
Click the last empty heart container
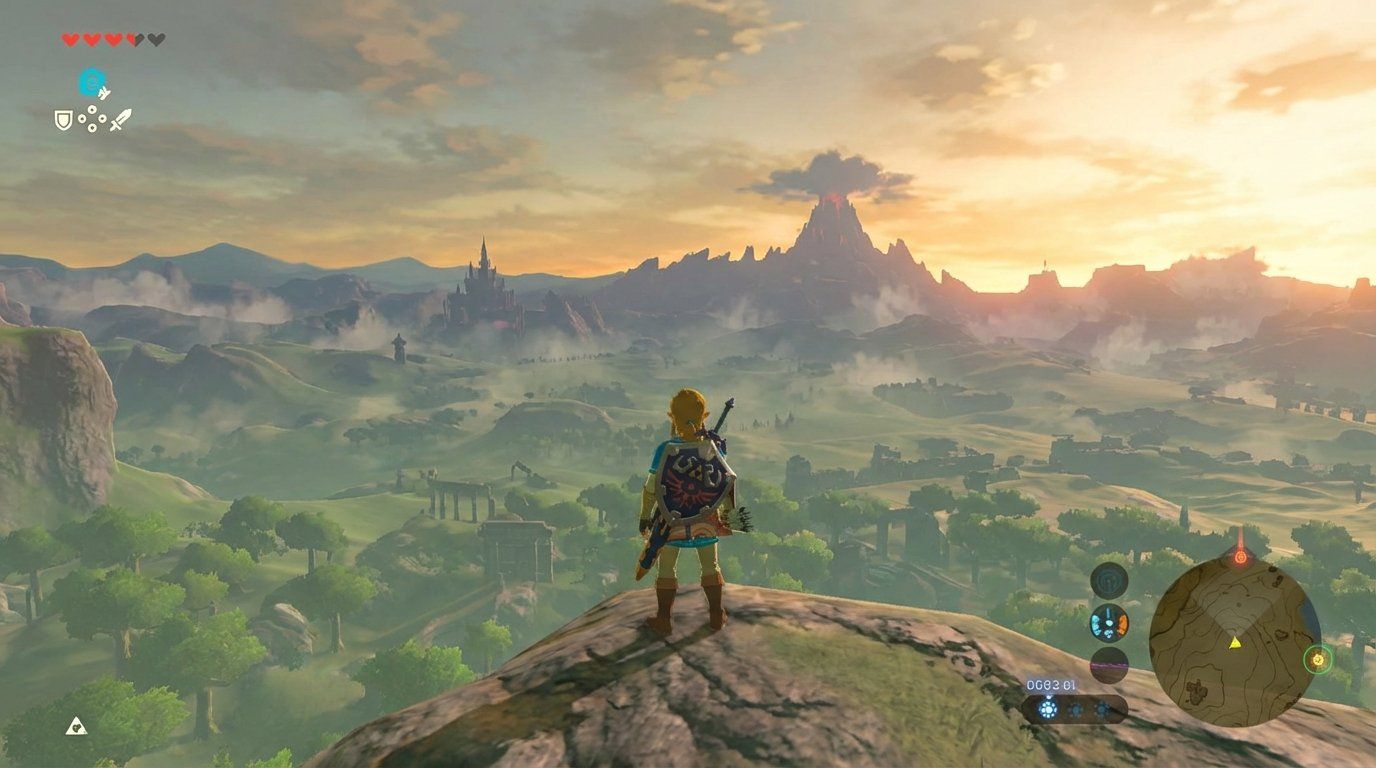coord(156,40)
